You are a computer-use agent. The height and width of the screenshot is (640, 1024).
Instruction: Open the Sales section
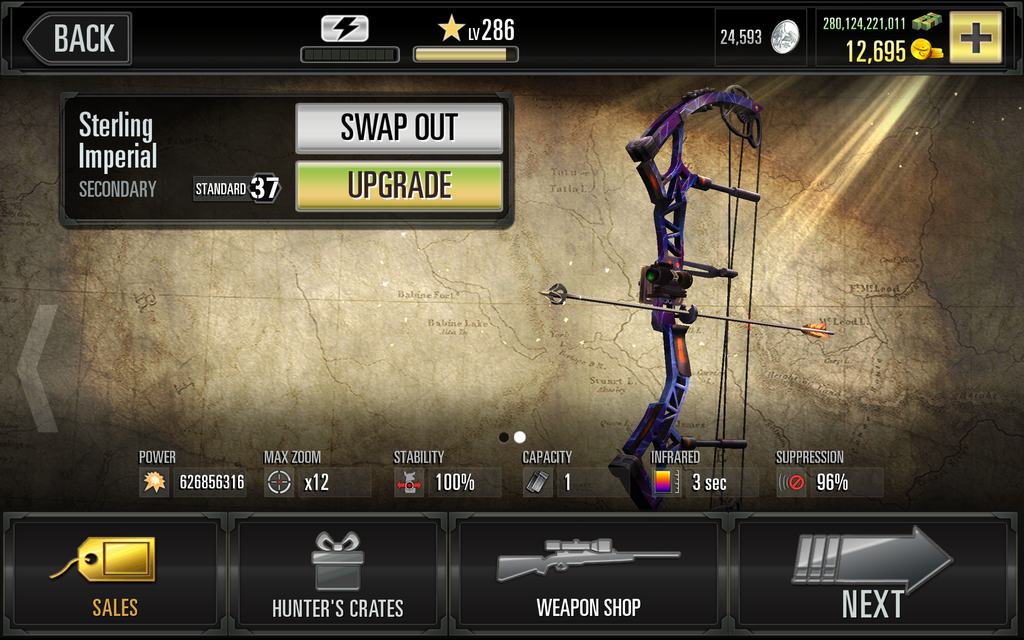tap(115, 573)
